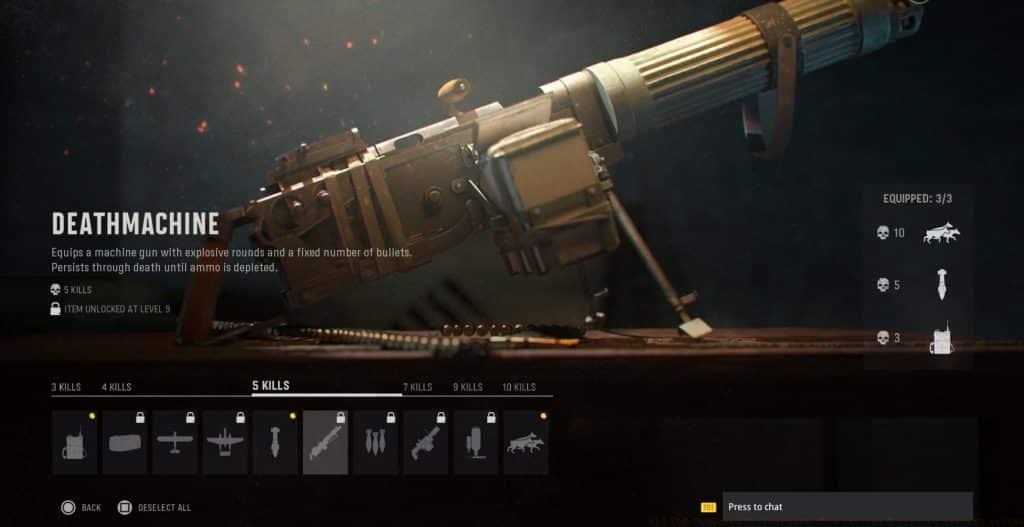Pick the War Machine grenade launcher tile
This screenshot has height=527, width=1024.
tap(425, 442)
